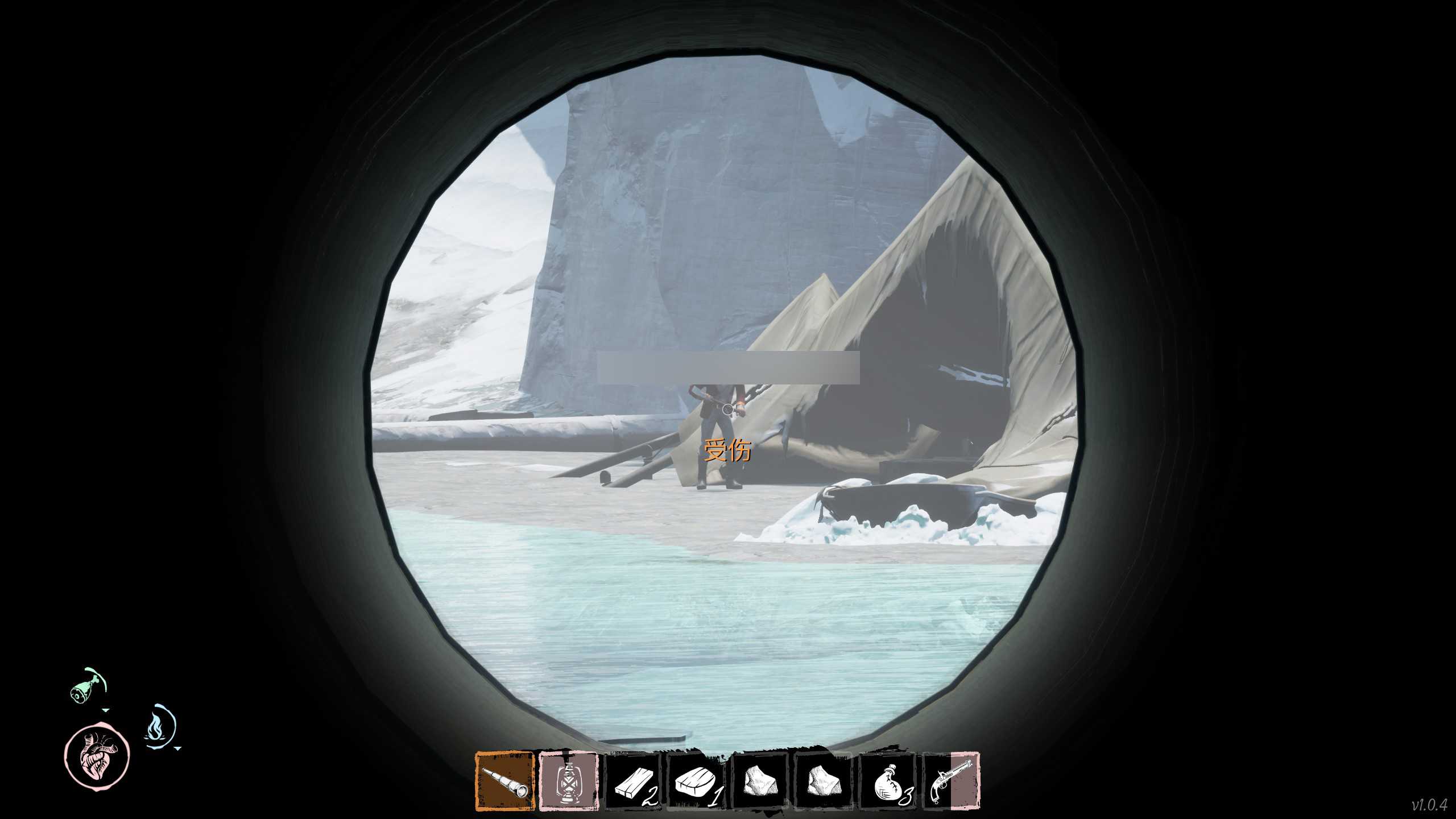Select the flat slab item slot
Image resolution: width=1456 pixels, height=819 pixels.
[697, 782]
